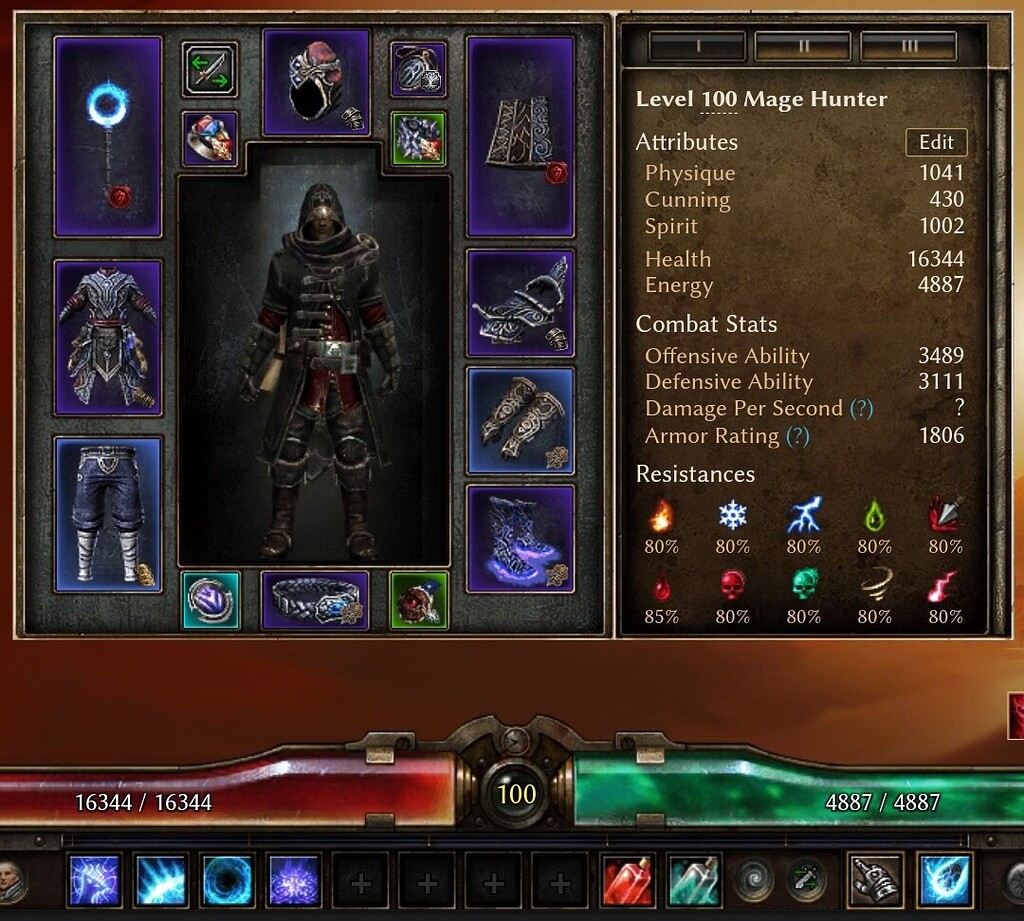The height and width of the screenshot is (921, 1024).
Task: Open stats tab II
Action: (x=802, y=46)
